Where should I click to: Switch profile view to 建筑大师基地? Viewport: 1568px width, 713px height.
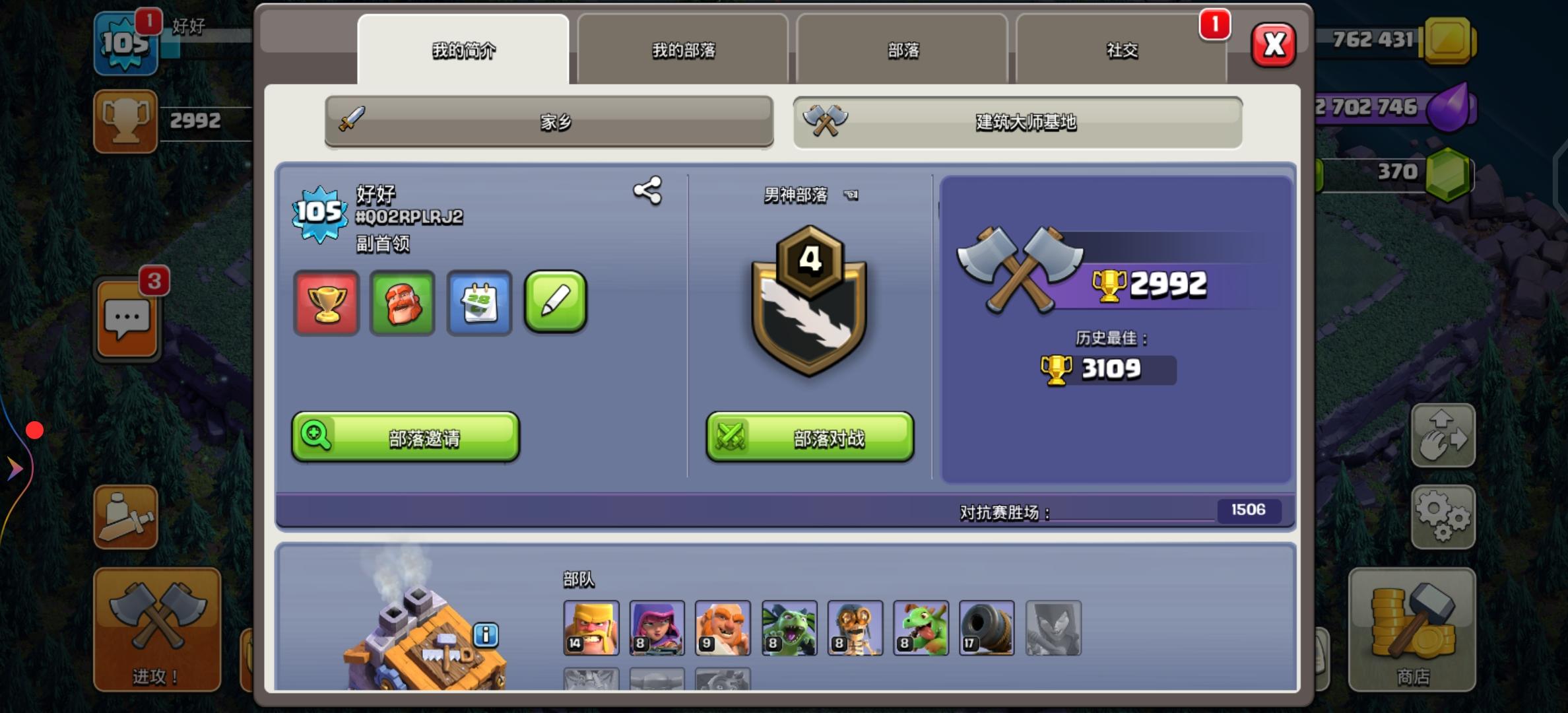pyautogui.click(x=1019, y=121)
